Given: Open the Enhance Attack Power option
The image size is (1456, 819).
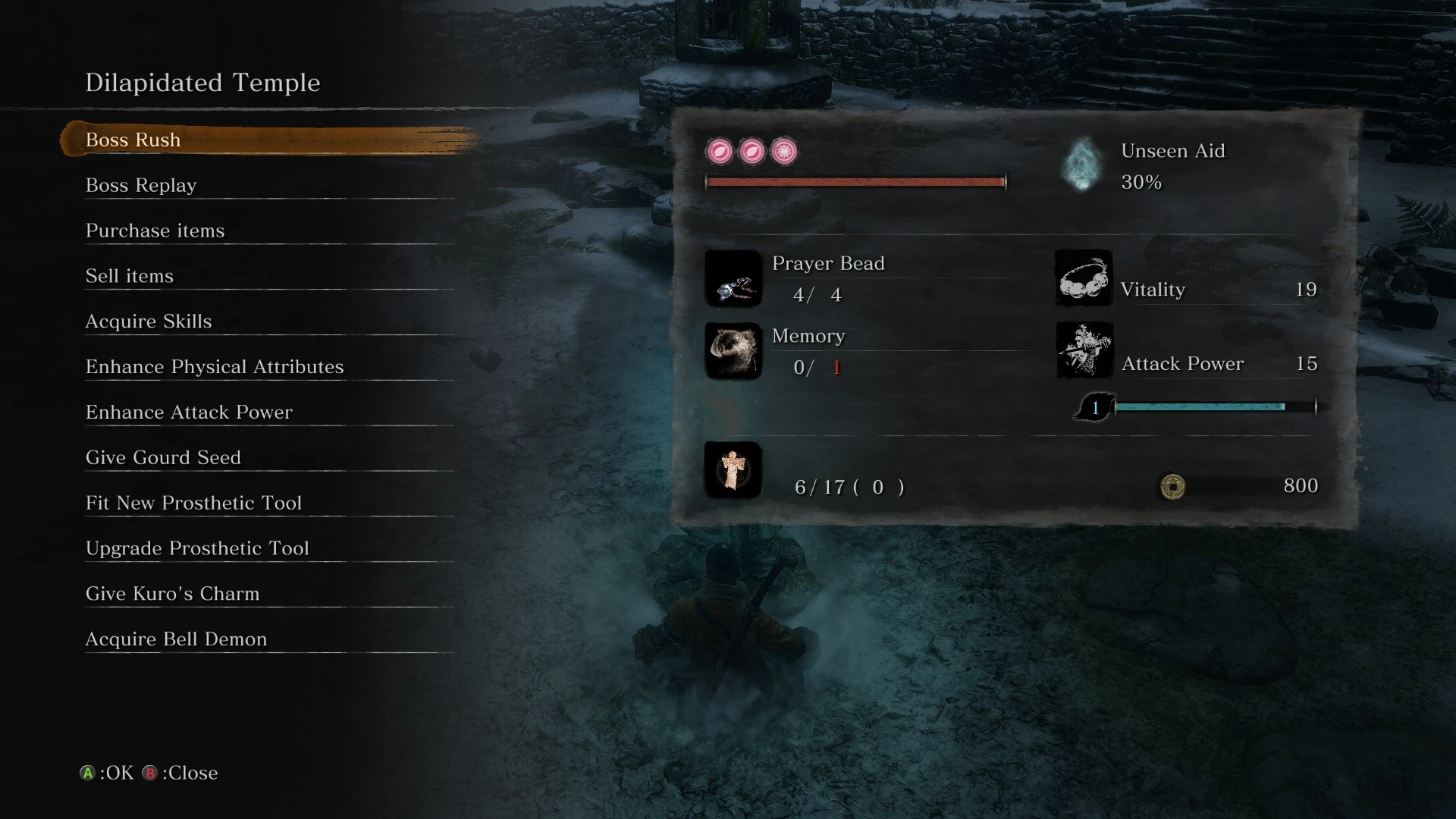Looking at the screenshot, I should (188, 412).
